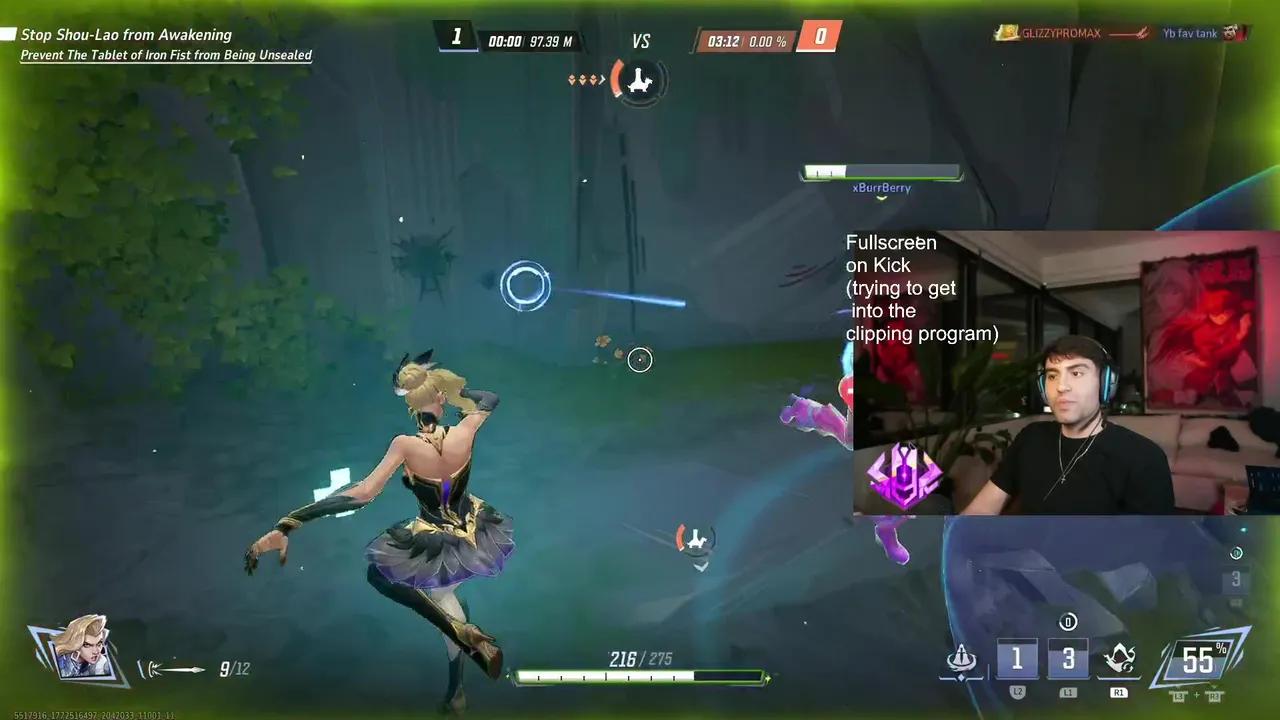The height and width of the screenshot is (720, 1280).
Task: Click the 55% ultimate charge button
Action: click(1199, 660)
